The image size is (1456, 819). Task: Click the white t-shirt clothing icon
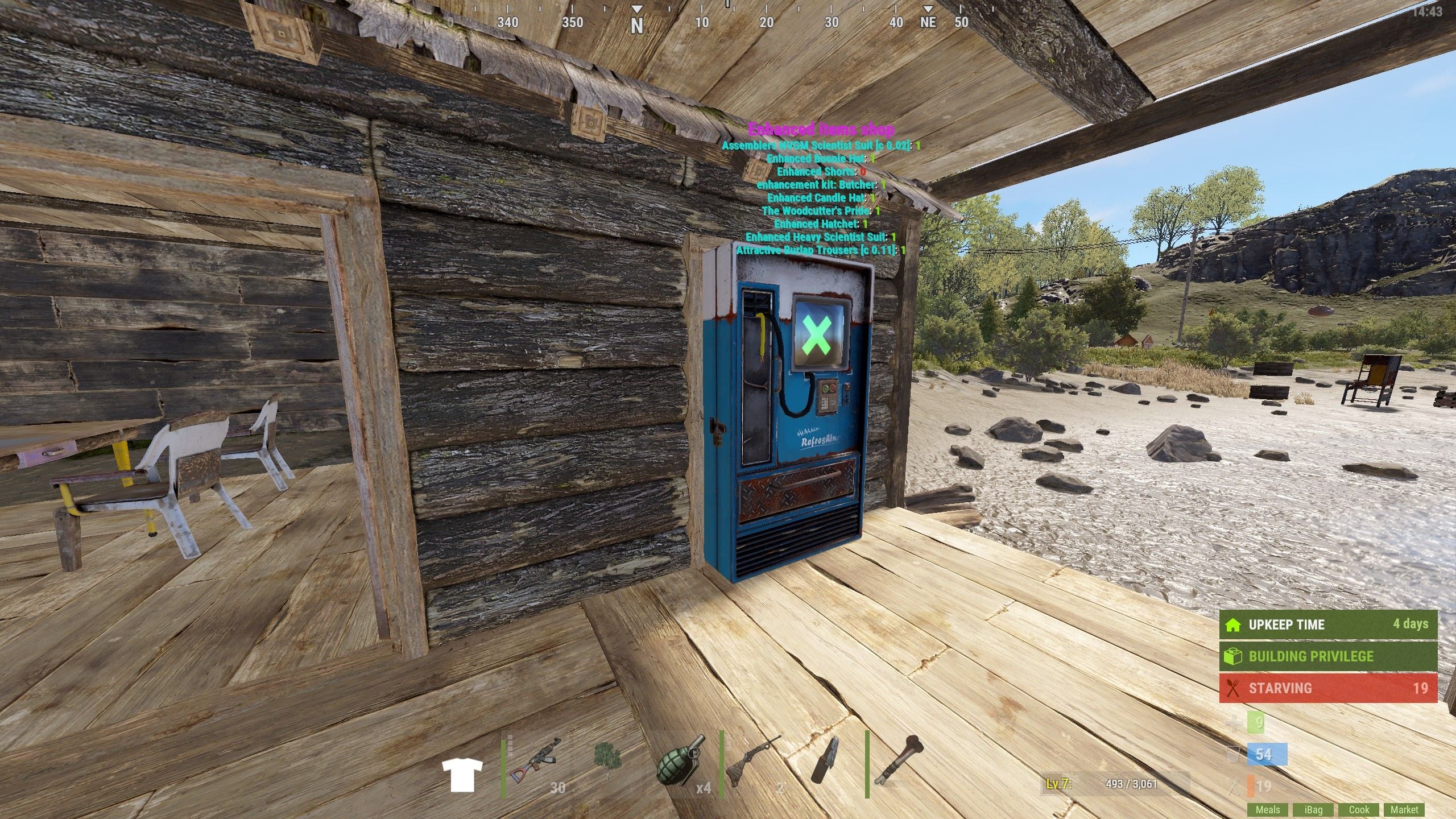click(x=462, y=775)
